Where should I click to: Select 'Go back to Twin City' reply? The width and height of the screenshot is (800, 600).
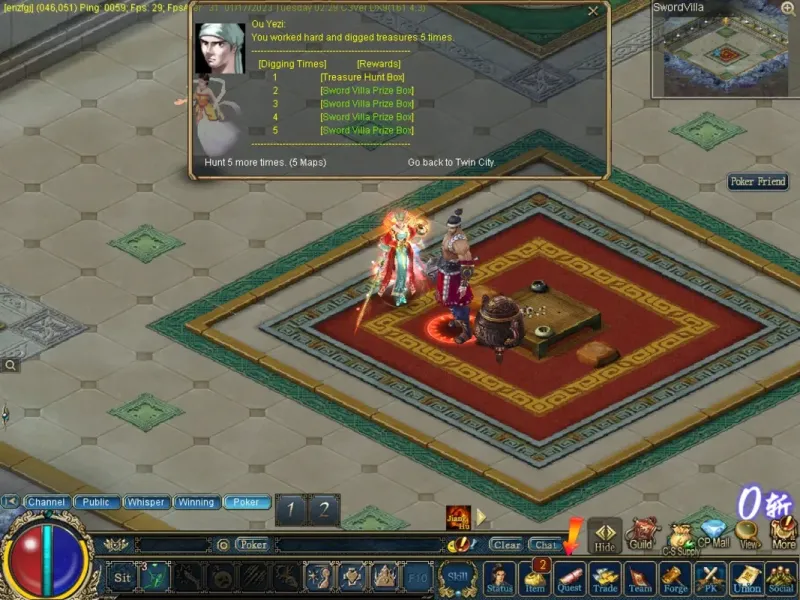(x=450, y=162)
